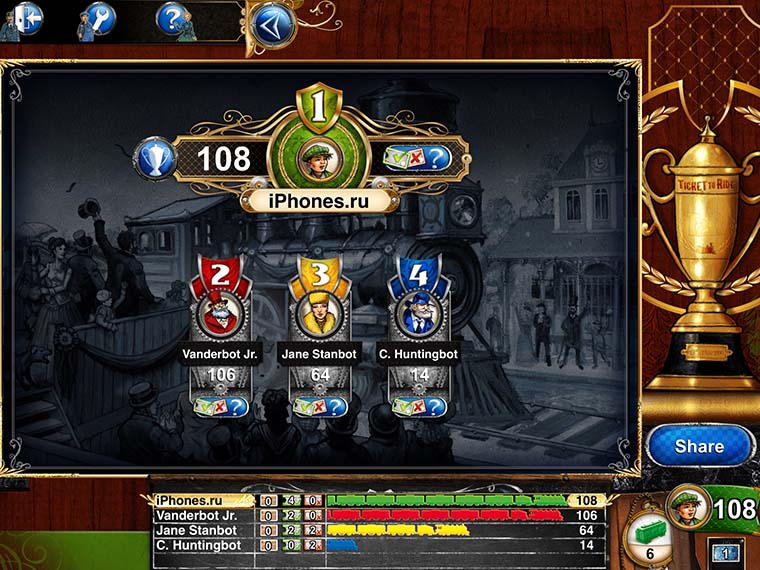Click C. Huntingbot's blue avatar portrait
The width and height of the screenshot is (760, 570).
[418, 314]
